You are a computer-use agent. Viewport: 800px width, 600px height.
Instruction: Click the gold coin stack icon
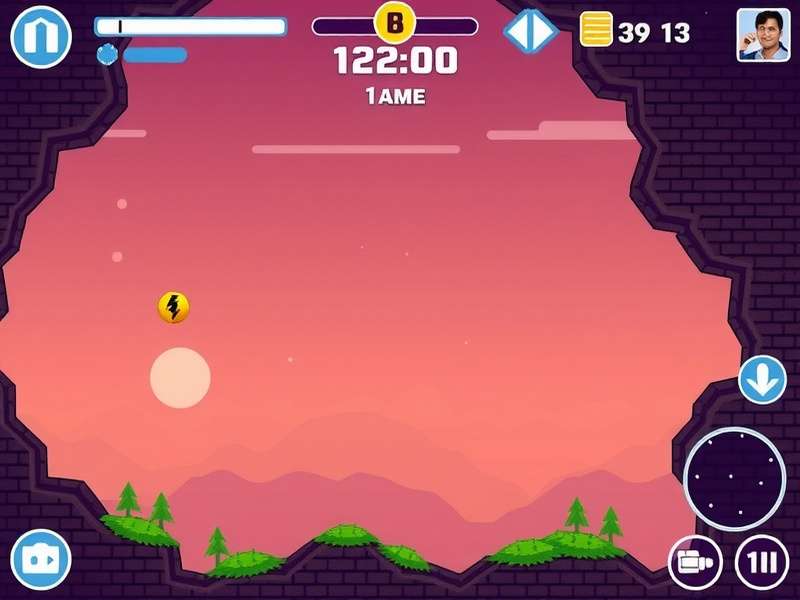pos(596,30)
